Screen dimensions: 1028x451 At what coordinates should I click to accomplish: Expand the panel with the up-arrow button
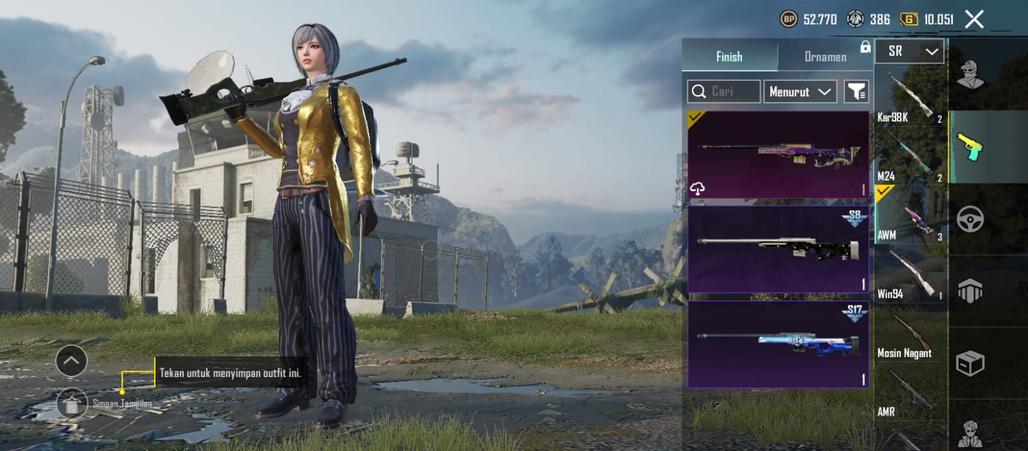71,360
